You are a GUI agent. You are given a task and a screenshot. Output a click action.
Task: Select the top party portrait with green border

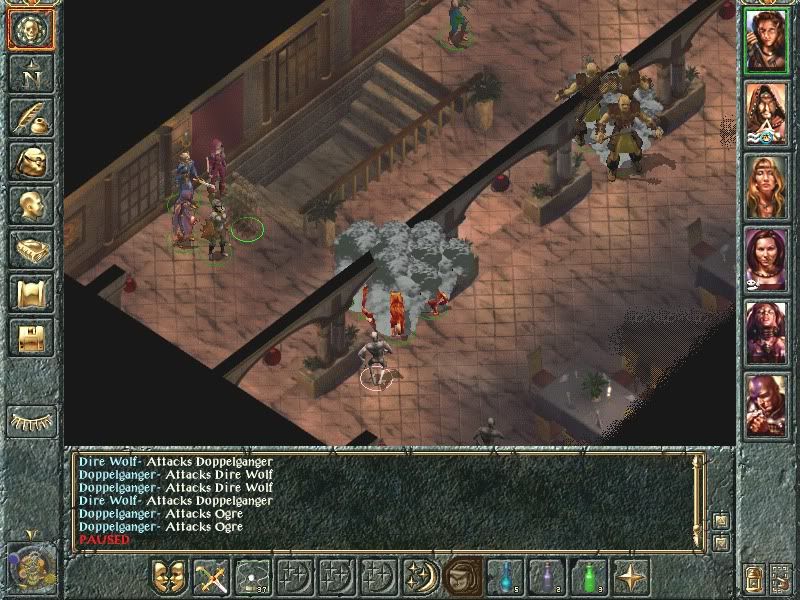click(768, 37)
